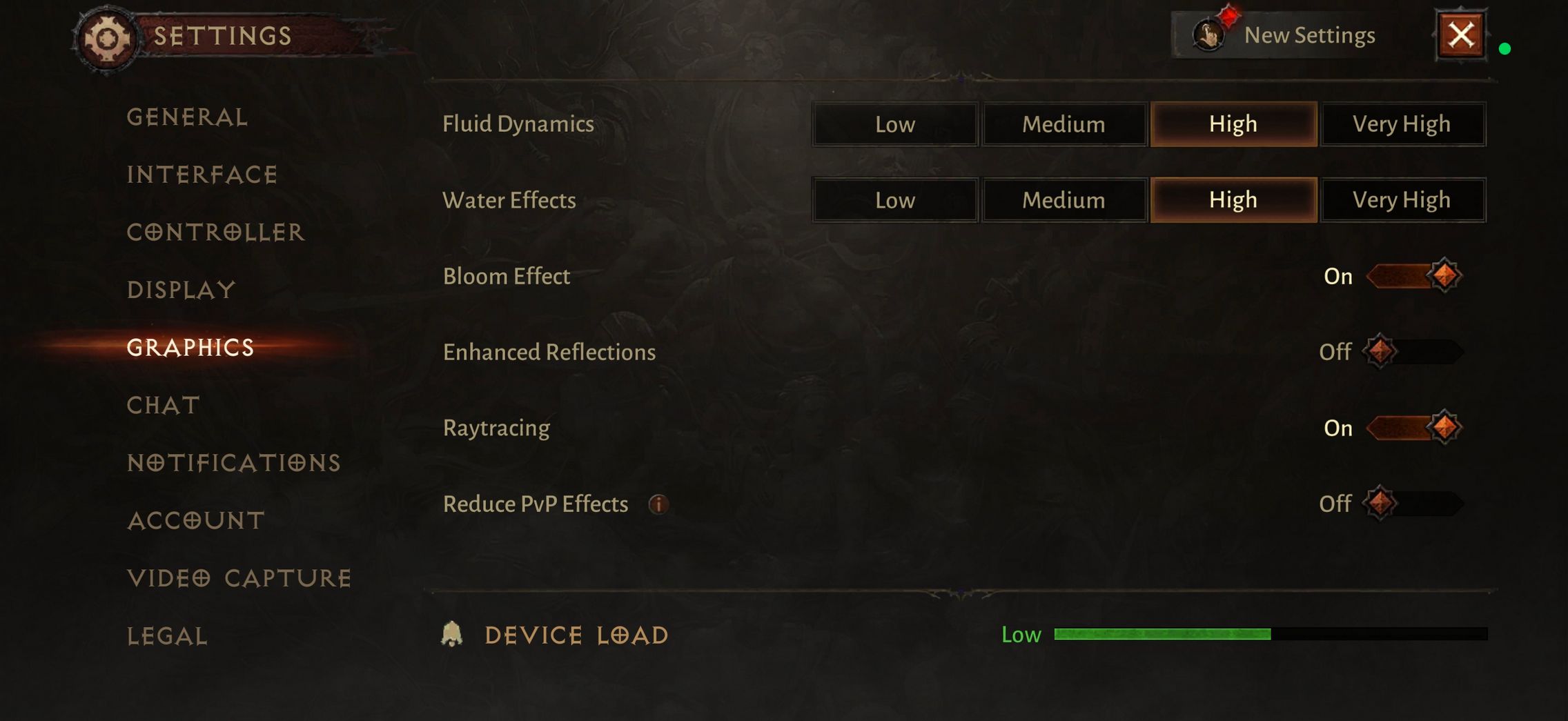Image resolution: width=1568 pixels, height=721 pixels.
Task: Click the Reduce PvP Effects info icon
Action: (658, 504)
